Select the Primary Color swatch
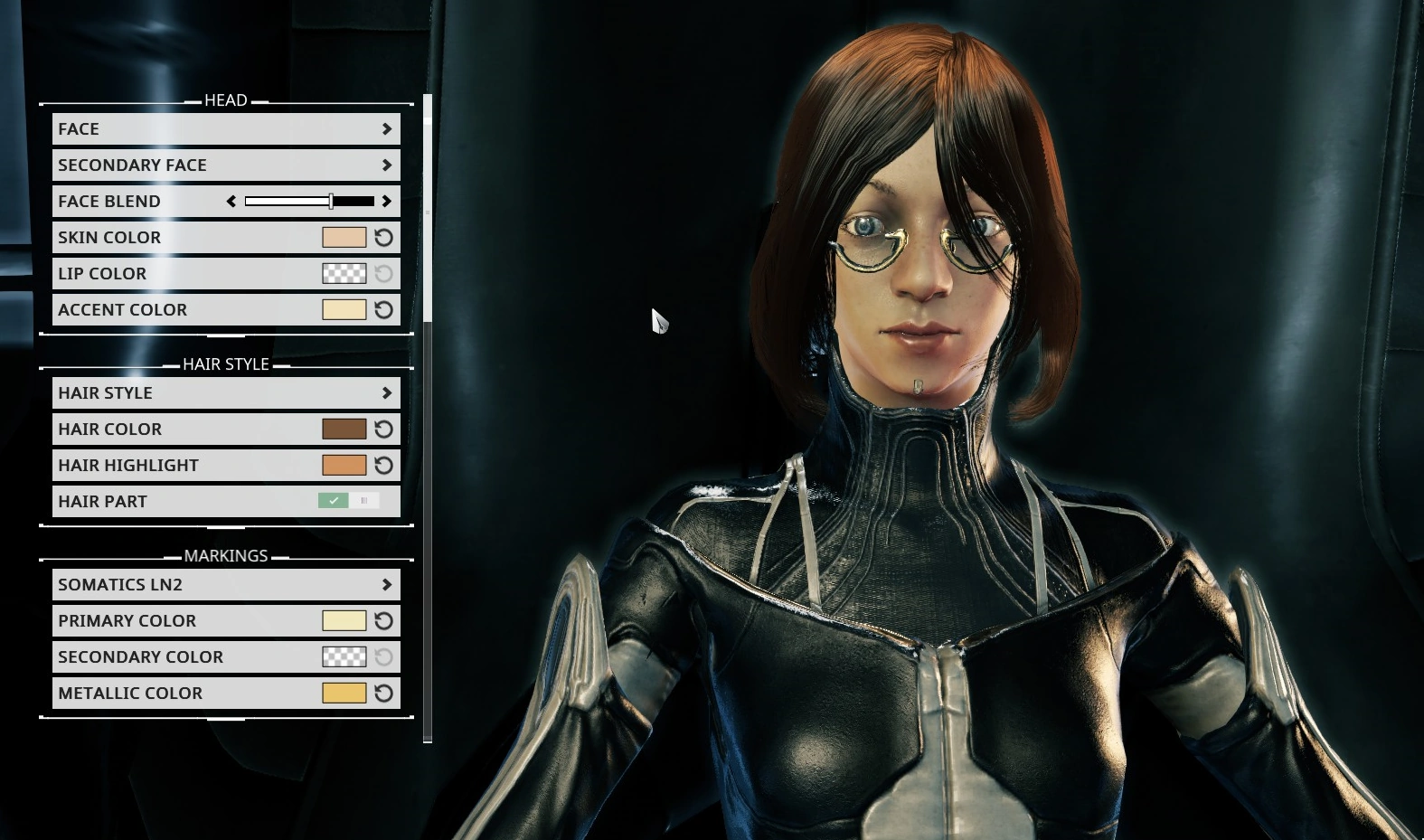1424x840 pixels. [x=344, y=620]
